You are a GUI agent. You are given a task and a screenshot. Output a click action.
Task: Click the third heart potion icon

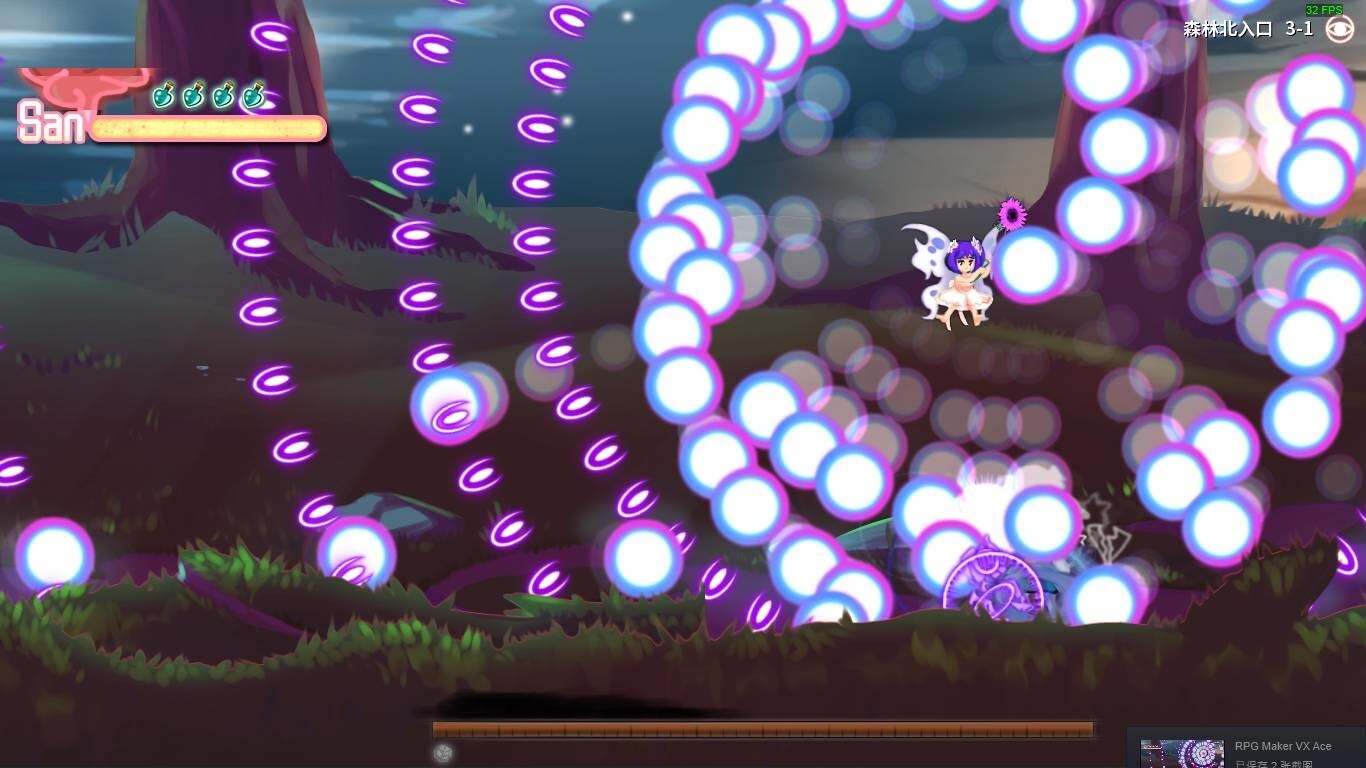pos(222,97)
